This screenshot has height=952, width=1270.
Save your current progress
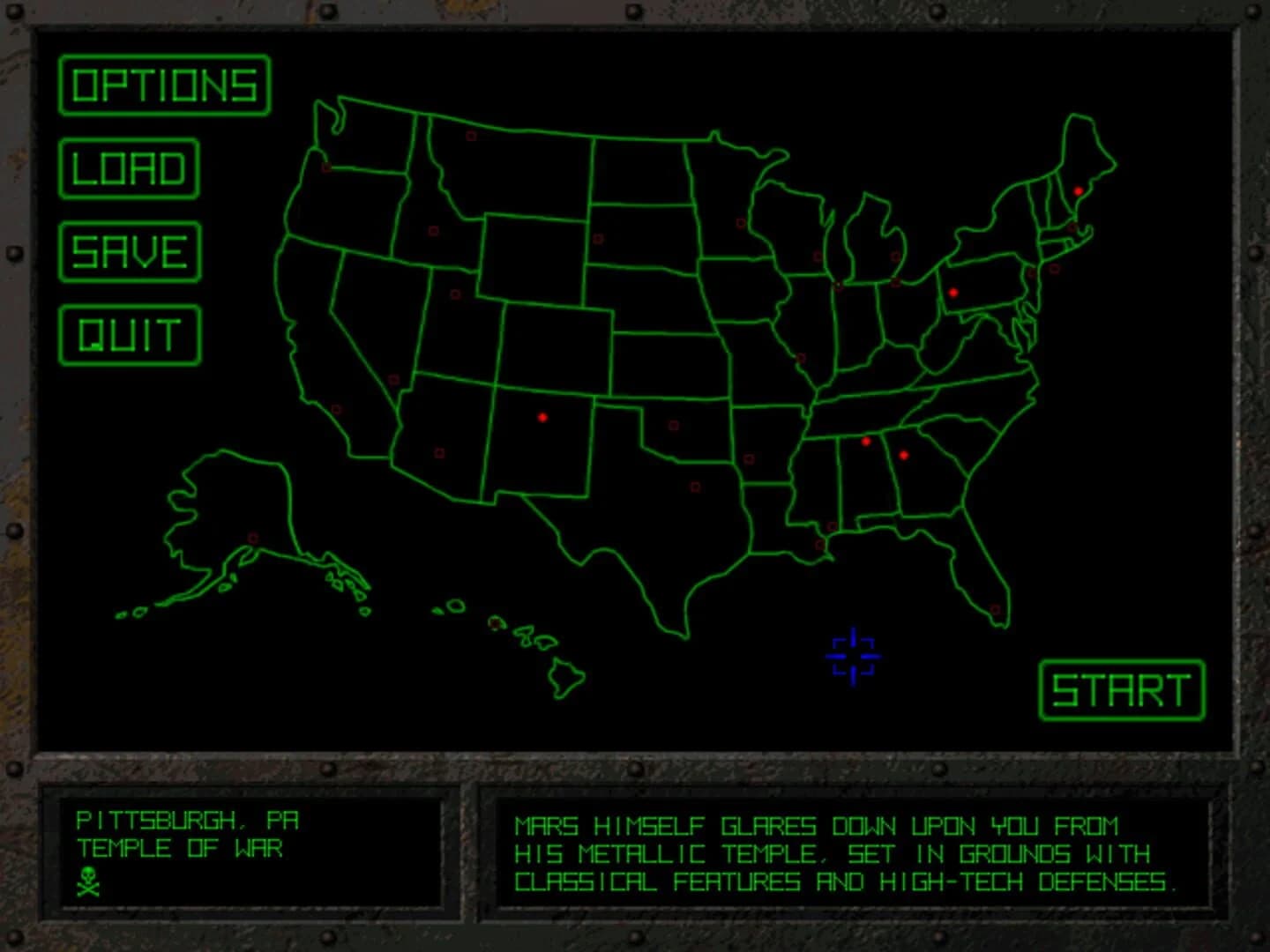pyautogui.click(x=129, y=252)
